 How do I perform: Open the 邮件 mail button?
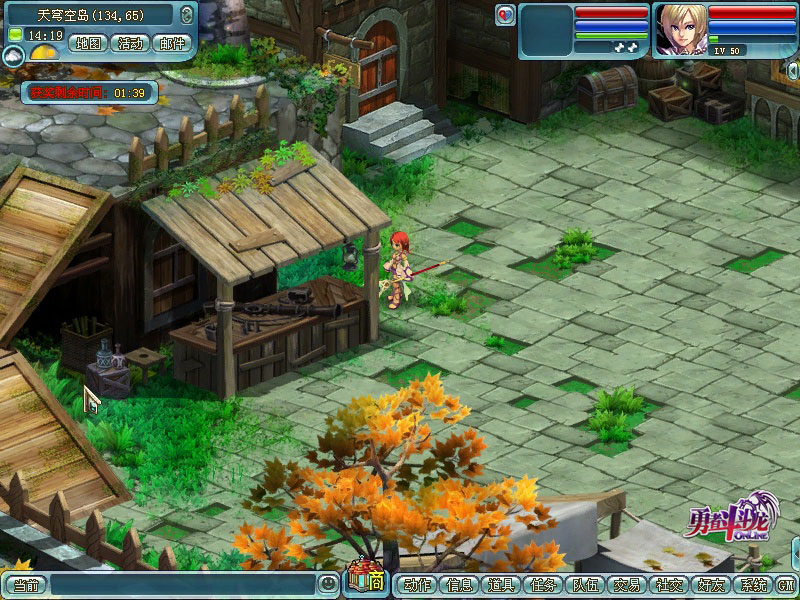click(x=171, y=43)
